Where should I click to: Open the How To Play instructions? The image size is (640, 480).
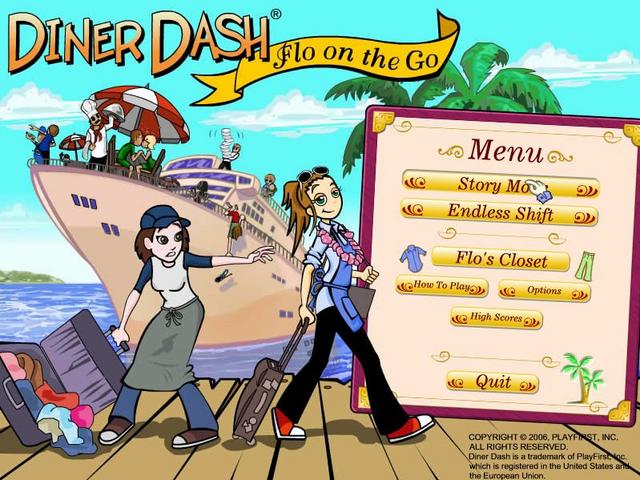click(x=442, y=288)
